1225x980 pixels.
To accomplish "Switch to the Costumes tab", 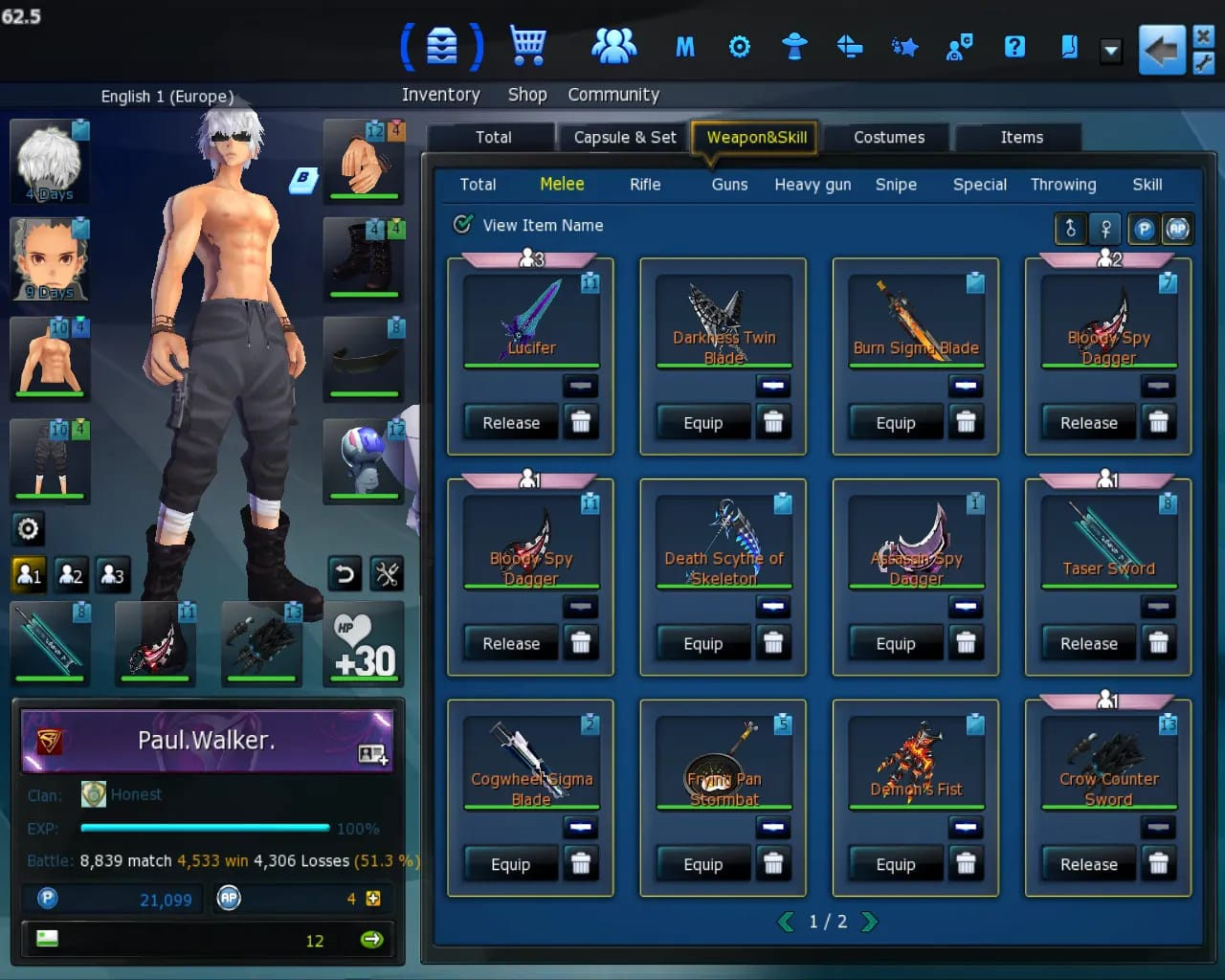I will [889, 137].
